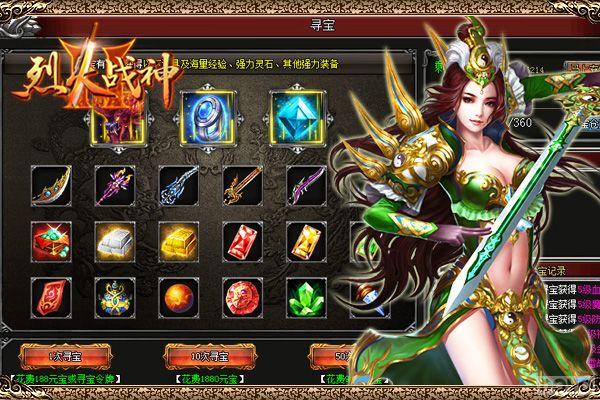Image resolution: width=600 pixels, height=400 pixels.
Task: Pick the red rectangular gem slot
Action: coord(239,239)
